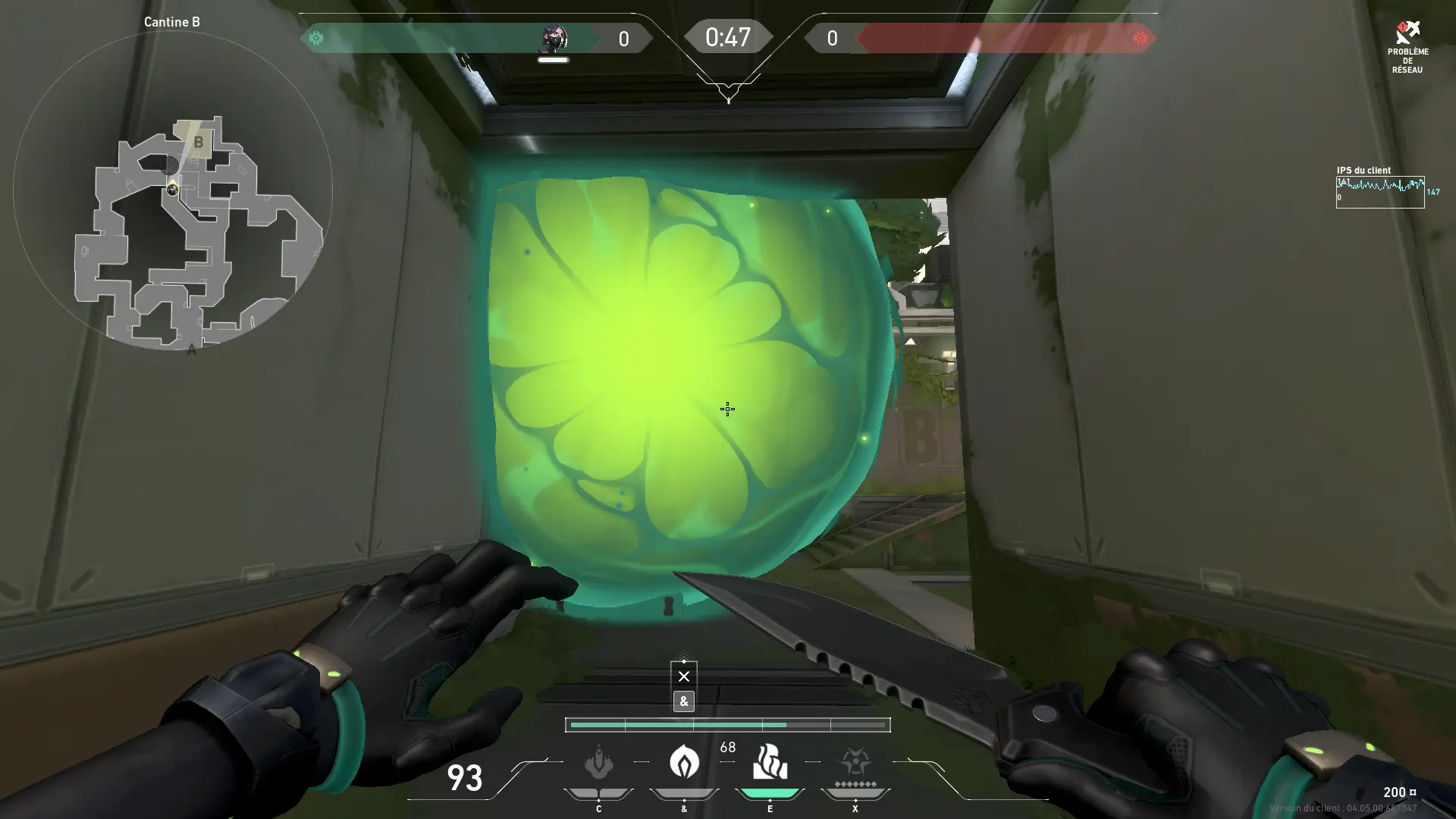The height and width of the screenshot is (819, 1456).
Task: Click the client FPS graph
Action: (x=1379, y=192)
